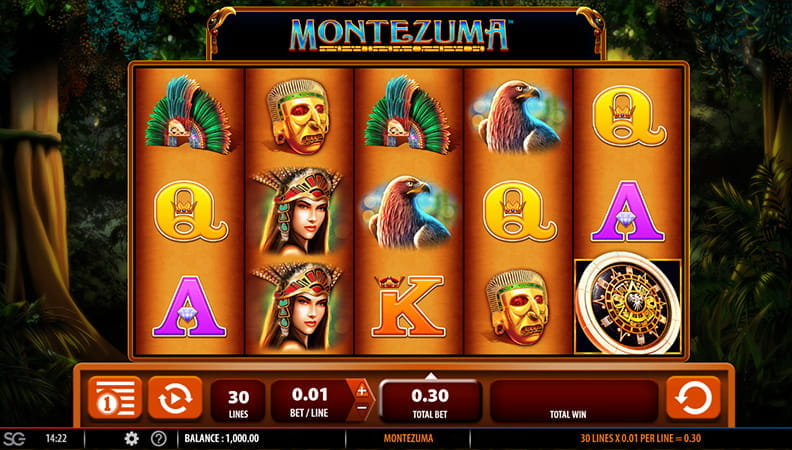Show help with the question mark icon

click(158, 438)
